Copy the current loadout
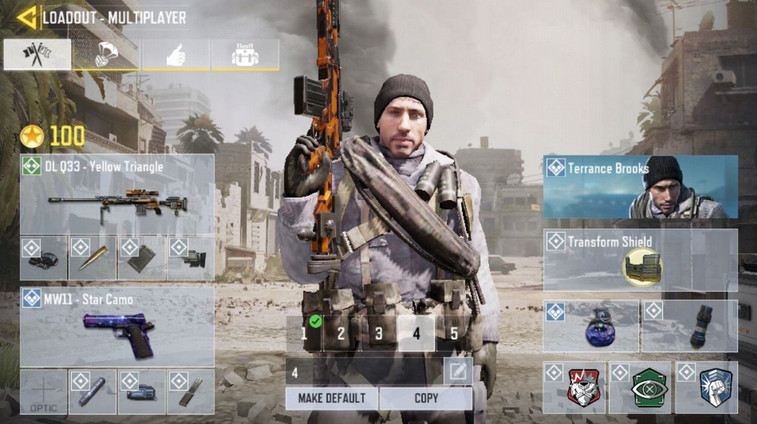Image resolution: width=757 pixels, height=424 pixels. pyautogui.click(x=425, y=398)
